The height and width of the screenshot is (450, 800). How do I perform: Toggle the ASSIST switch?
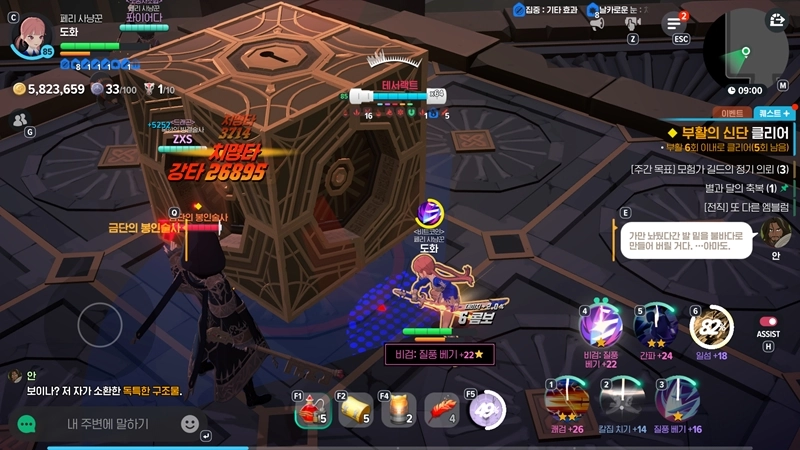pos(768,322)
